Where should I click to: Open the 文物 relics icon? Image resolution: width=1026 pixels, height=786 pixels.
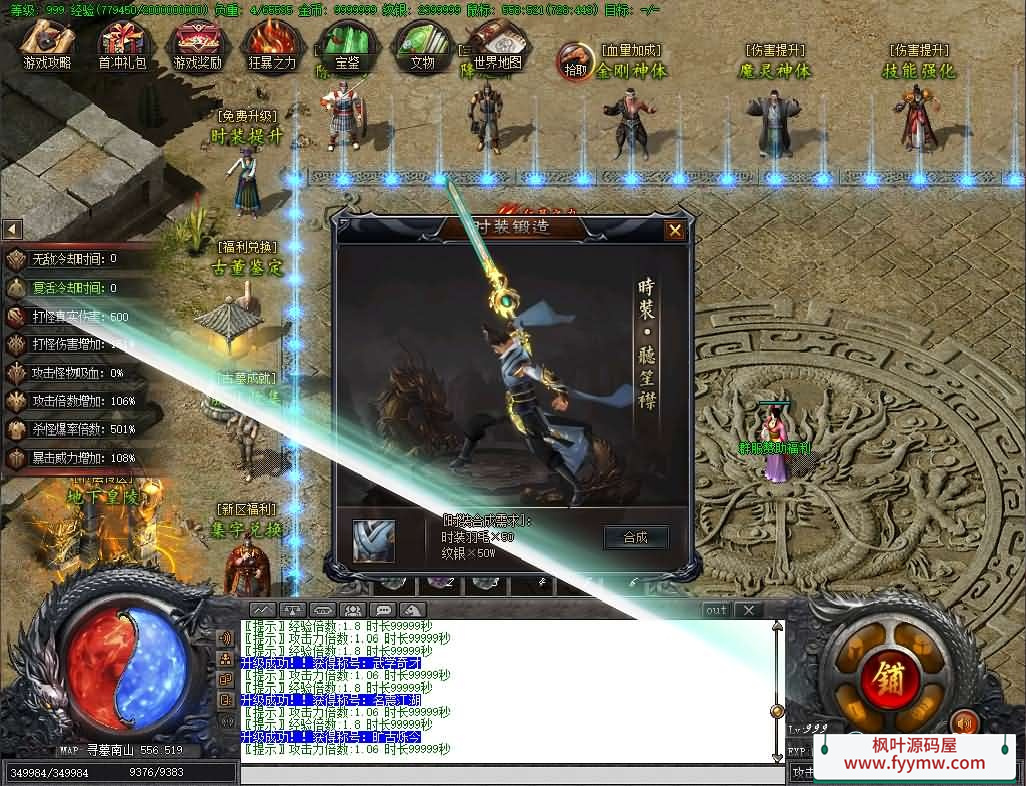coord(422,46)
